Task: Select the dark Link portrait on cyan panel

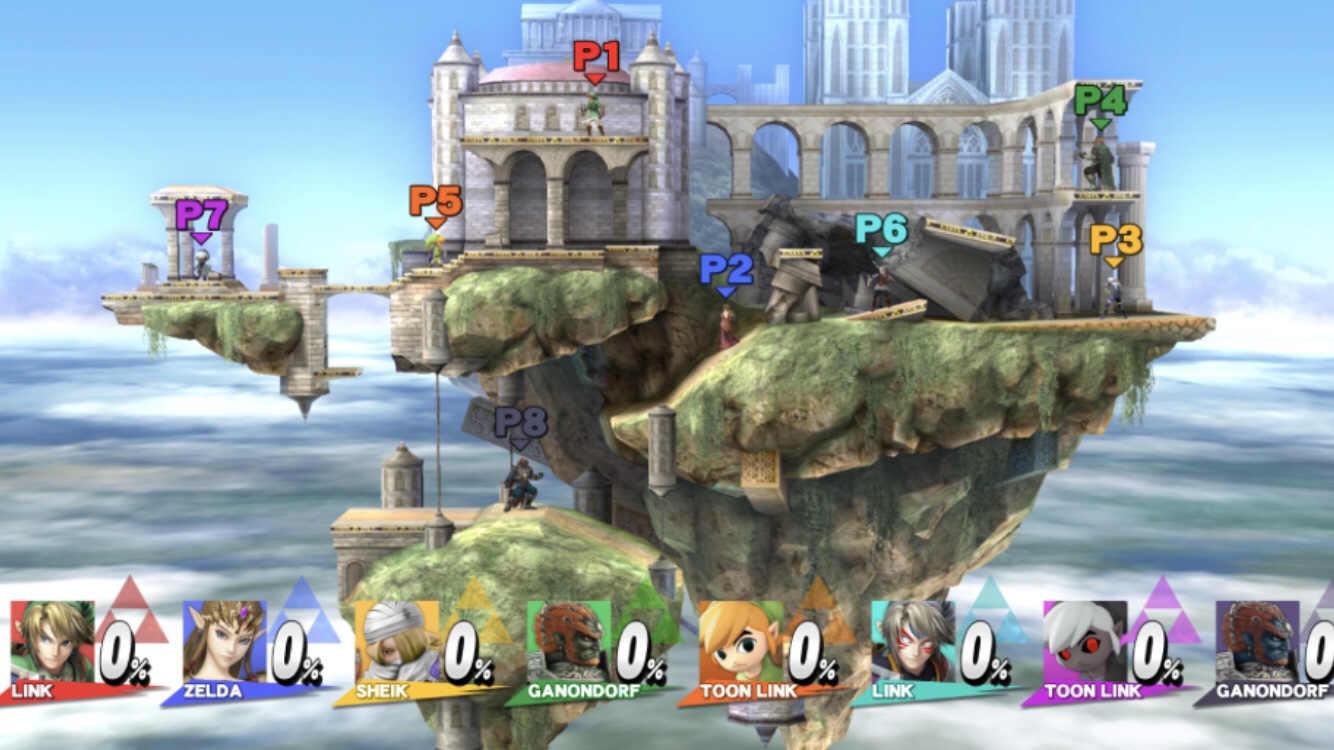Action: [912, 640]
